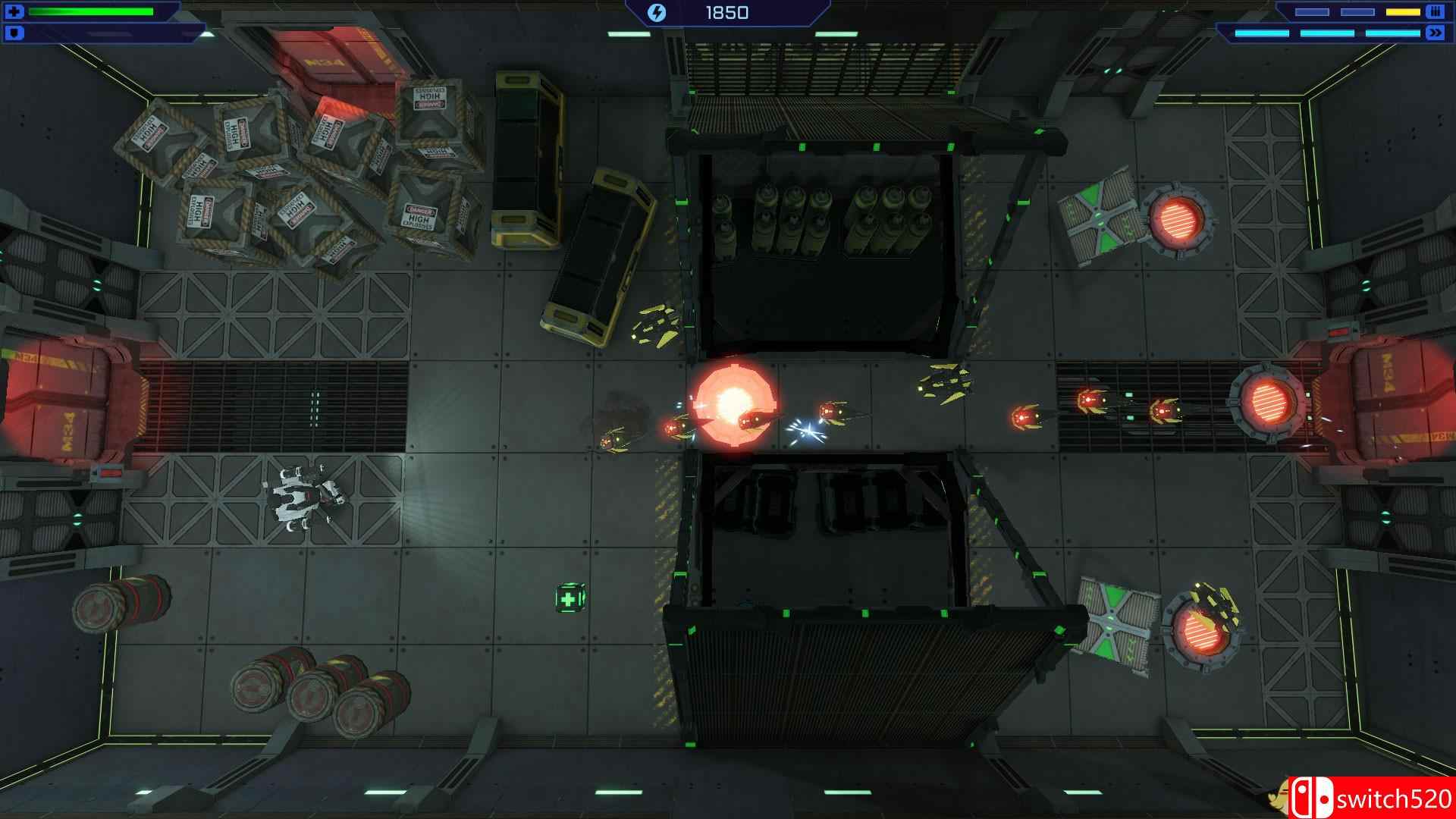The image size is (1456, 819).
Task: Click the green health bar at top left
Action: point(91,11)
